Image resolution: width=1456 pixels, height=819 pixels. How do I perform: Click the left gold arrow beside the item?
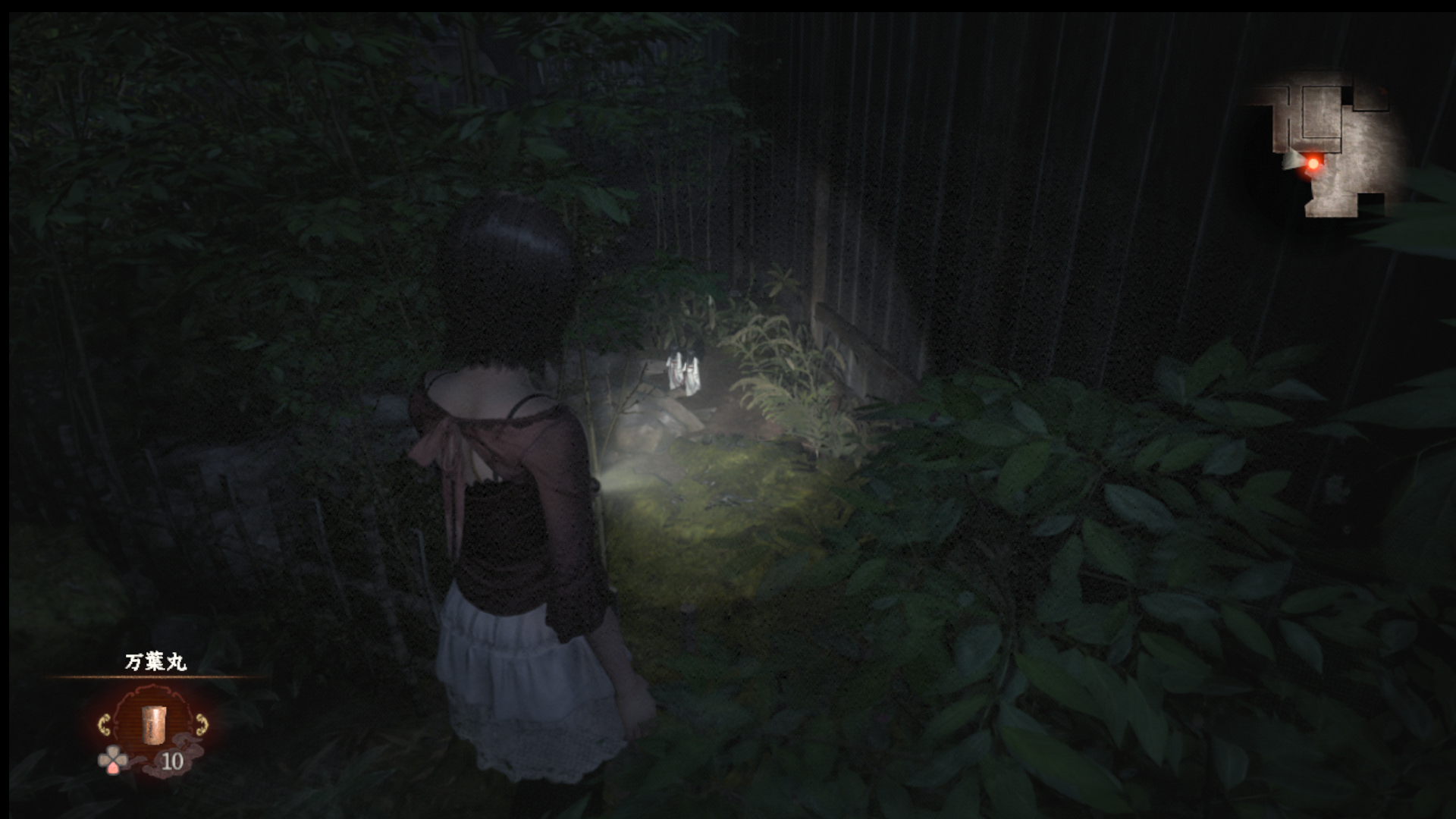click(105, 725)
